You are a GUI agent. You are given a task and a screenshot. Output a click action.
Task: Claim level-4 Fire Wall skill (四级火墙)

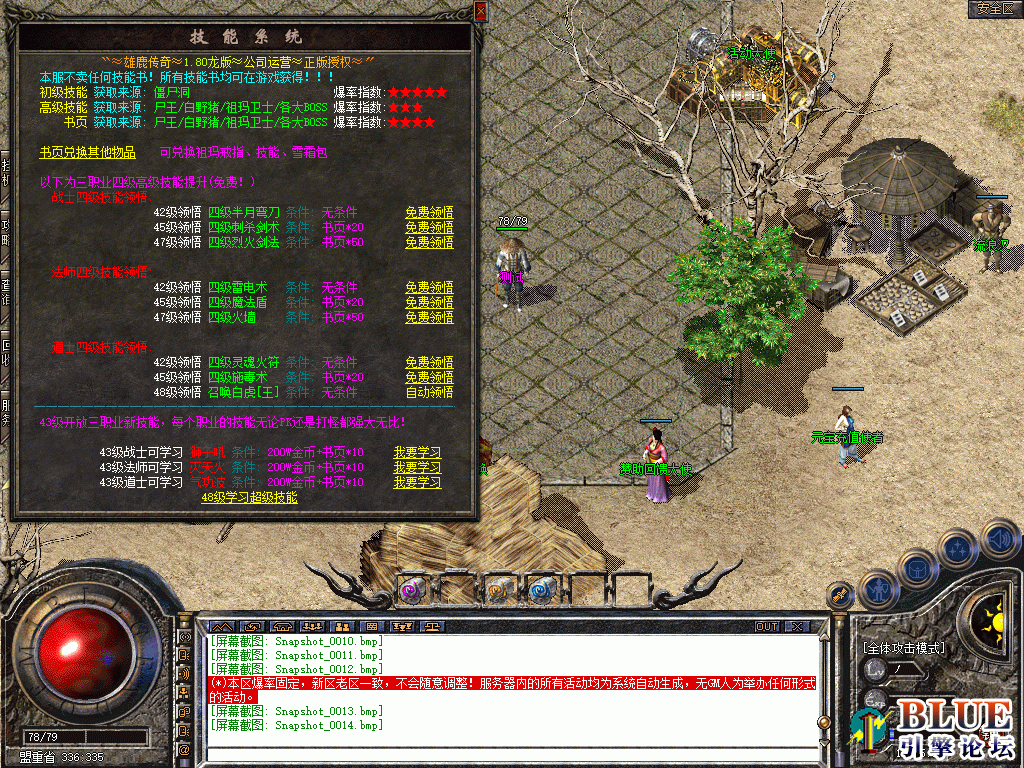pos(429,318)
